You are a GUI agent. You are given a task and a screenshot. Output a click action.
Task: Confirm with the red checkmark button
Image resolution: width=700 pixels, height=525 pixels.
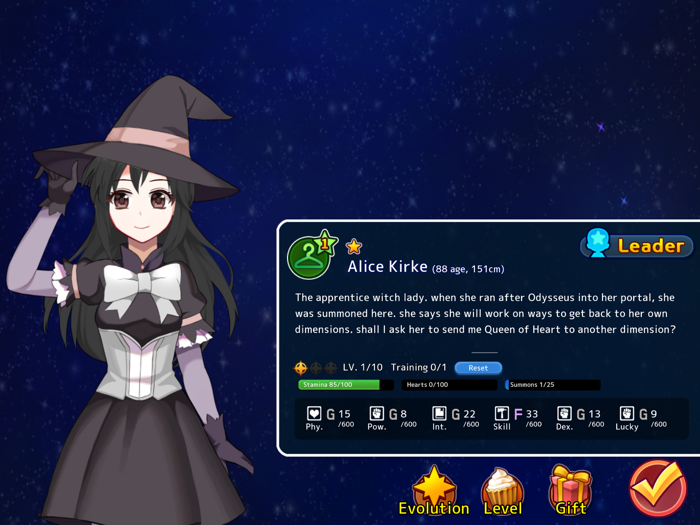pyautogui.click(x=657, y=489)
